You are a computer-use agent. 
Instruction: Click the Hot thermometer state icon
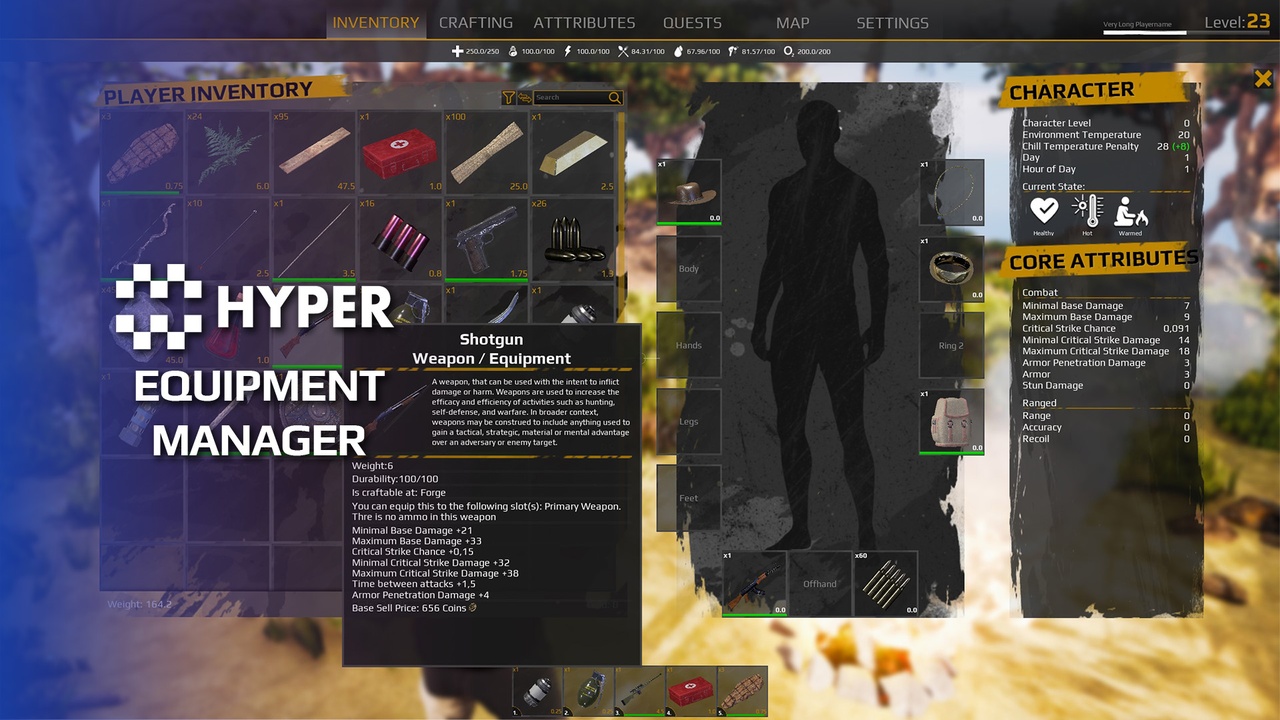point(1087,212)
